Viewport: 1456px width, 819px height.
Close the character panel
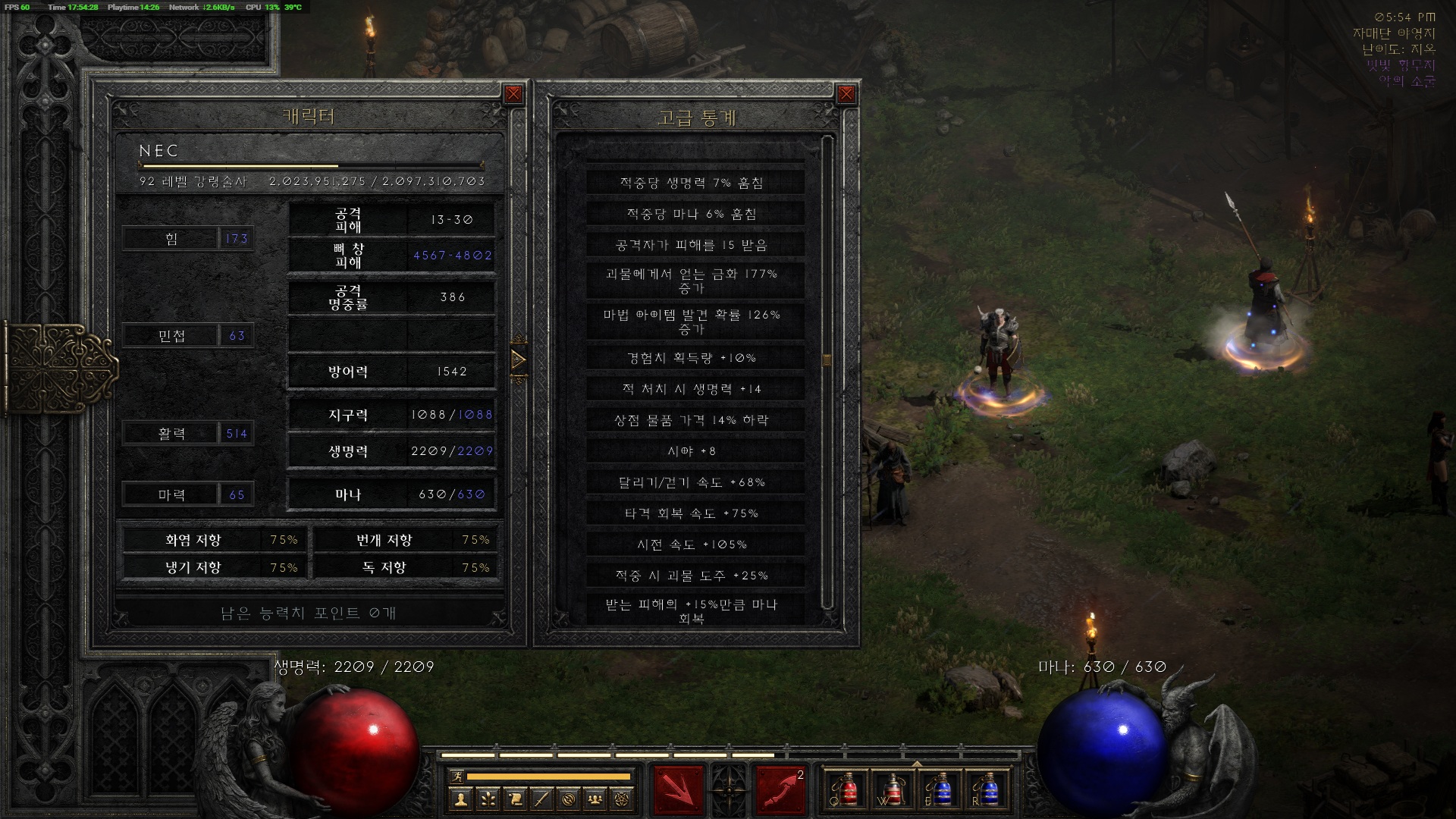tap(513, 94)
